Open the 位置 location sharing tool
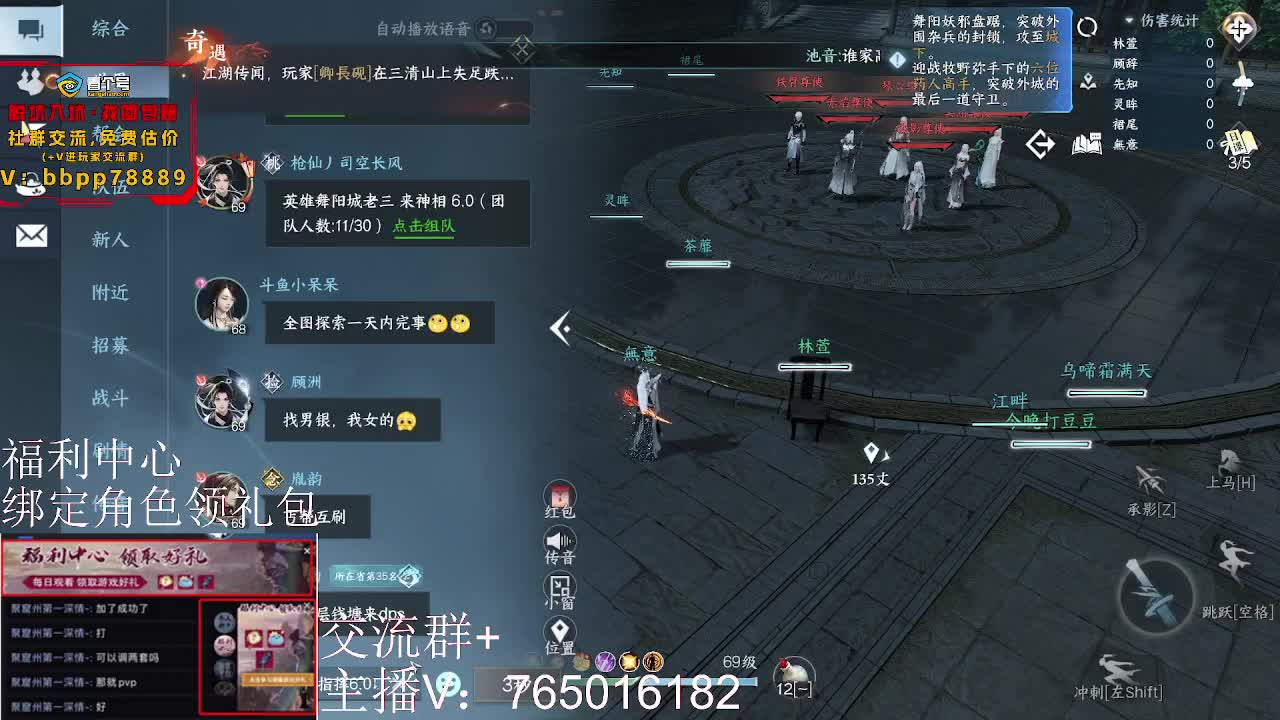Screen dimensions: 1280x720 click(x=560, y=630)
